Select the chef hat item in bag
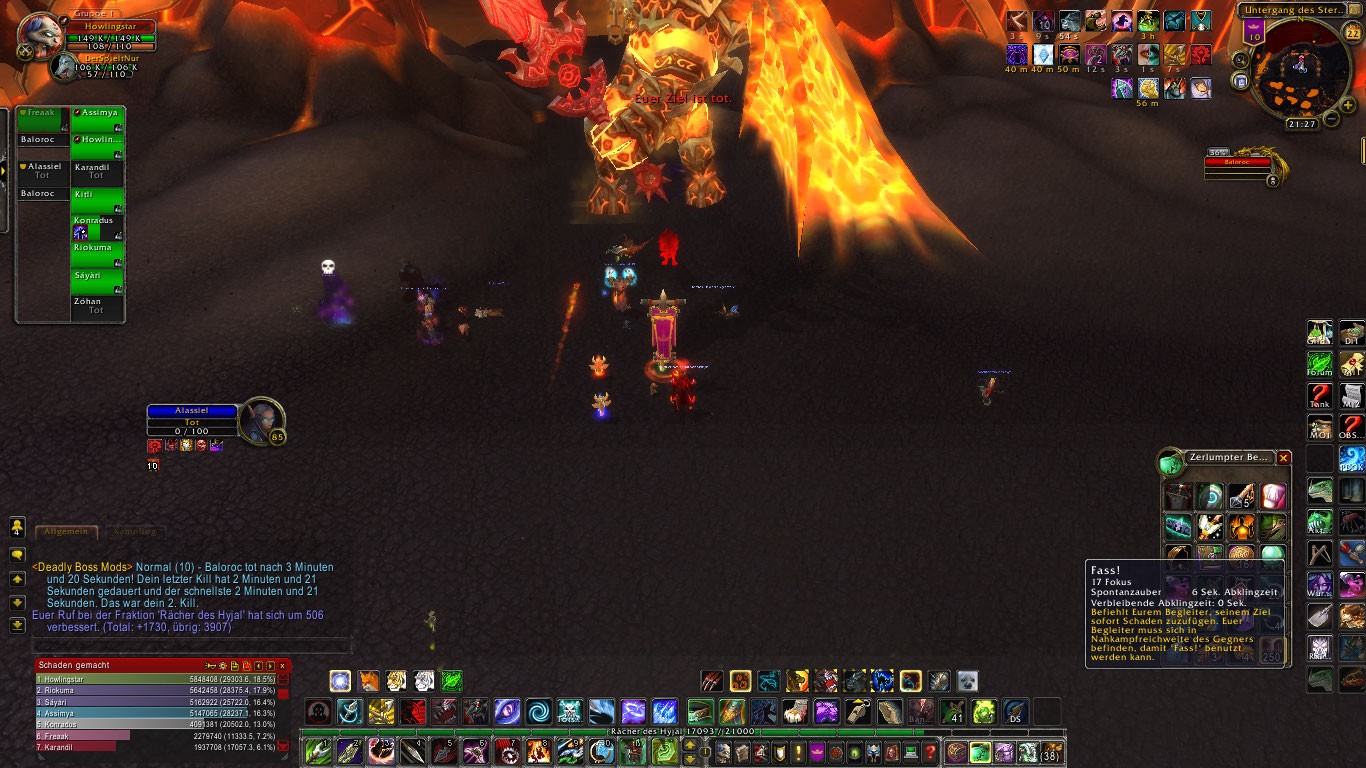The image size is (1366, 768). coord(1272,497)
